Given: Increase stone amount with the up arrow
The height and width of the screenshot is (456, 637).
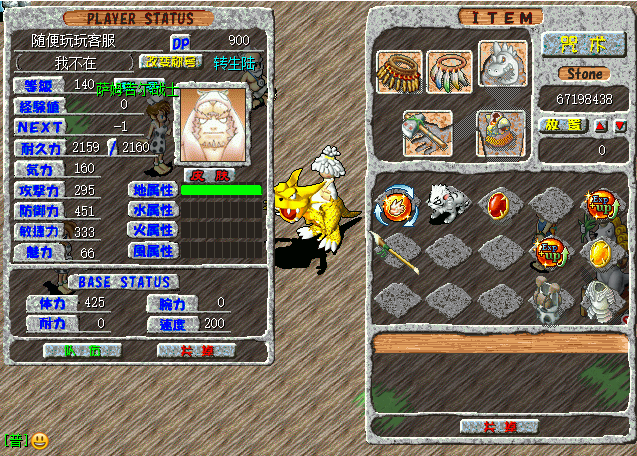Looking at the screenshot, I should pos(601,126).
